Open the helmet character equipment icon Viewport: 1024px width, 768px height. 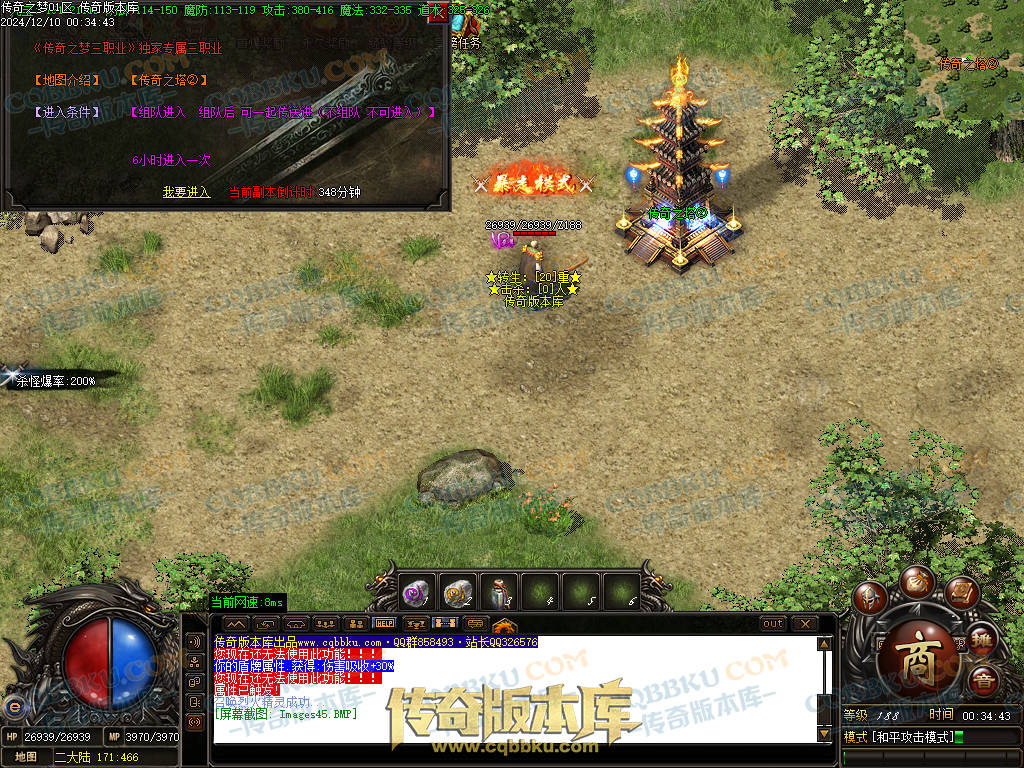tap(870, 598)
